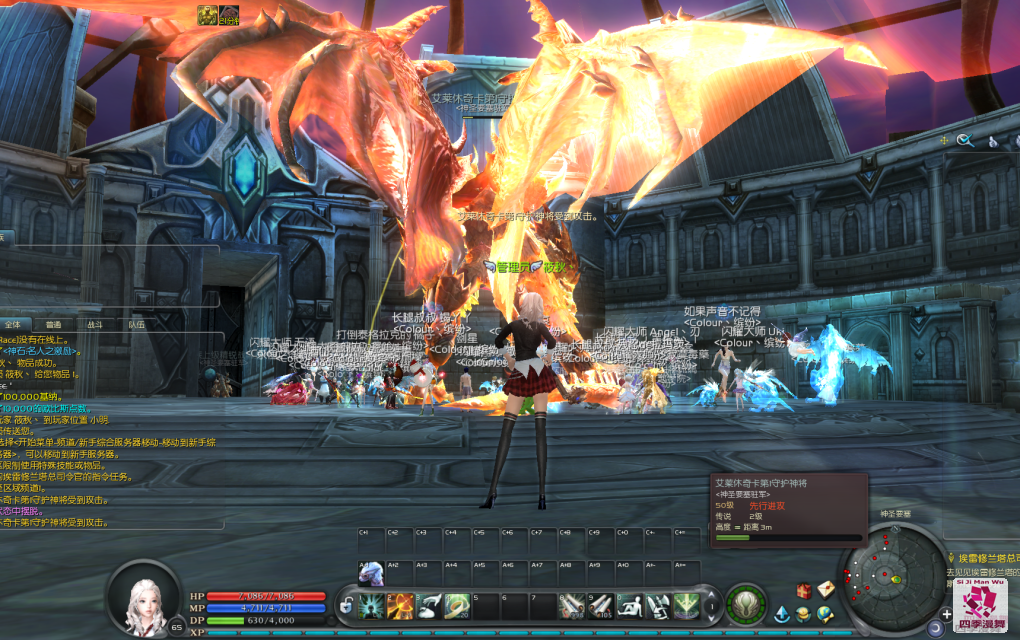Use the orange slash skill in slot 2

point(401,604)
